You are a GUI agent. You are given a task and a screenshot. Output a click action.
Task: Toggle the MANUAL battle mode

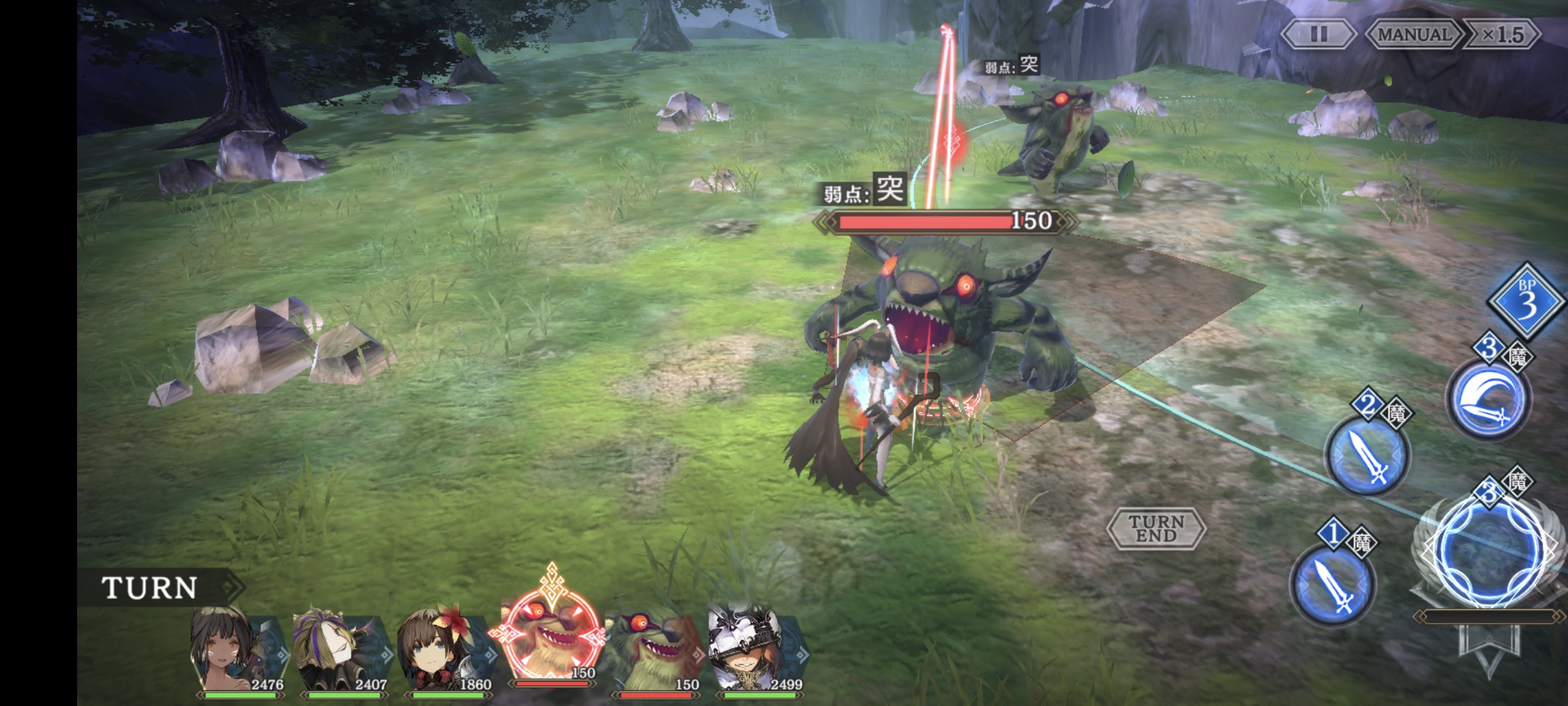click(x=1414, y=34)
